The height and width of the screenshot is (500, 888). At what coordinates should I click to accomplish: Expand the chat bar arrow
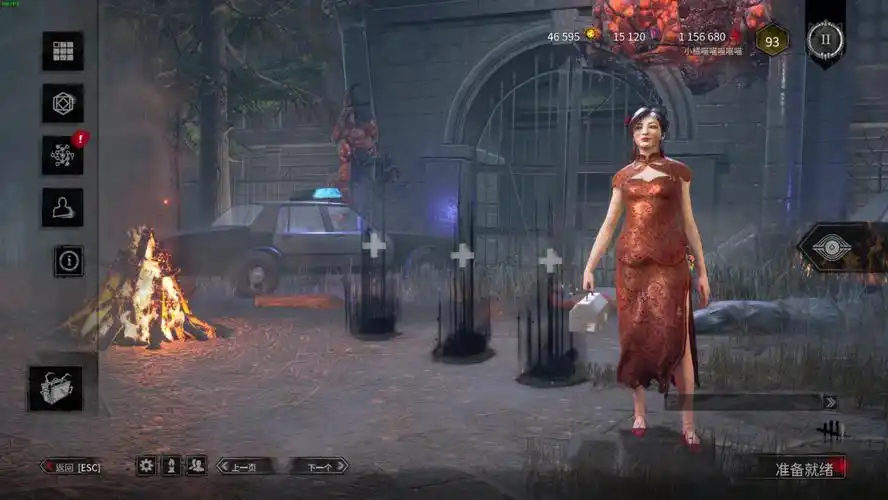tap(829, 402)
